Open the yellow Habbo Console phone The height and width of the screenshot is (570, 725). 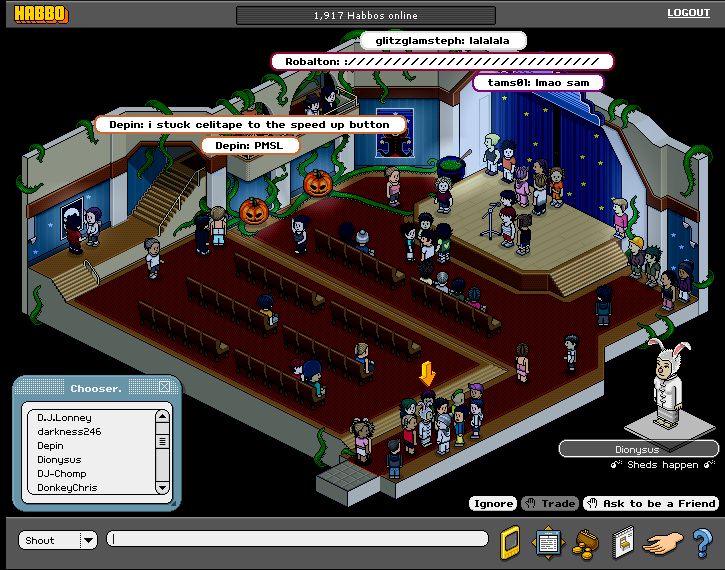coord(510,541)
